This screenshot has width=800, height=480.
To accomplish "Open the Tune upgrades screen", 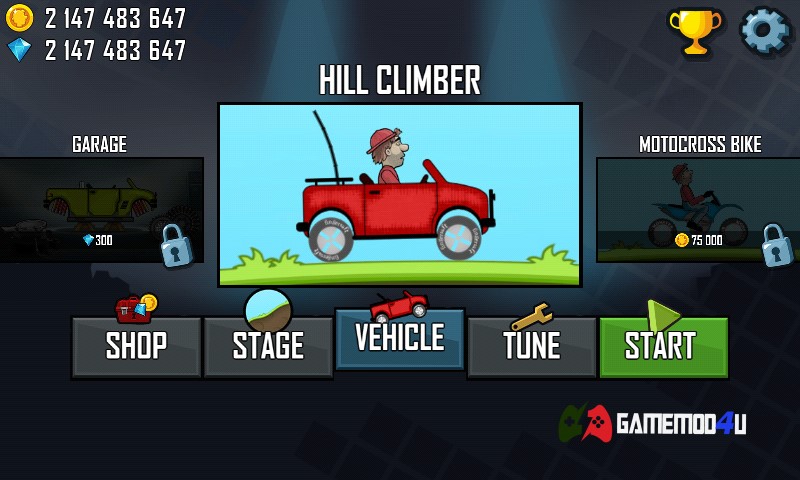I will [532, 346].
